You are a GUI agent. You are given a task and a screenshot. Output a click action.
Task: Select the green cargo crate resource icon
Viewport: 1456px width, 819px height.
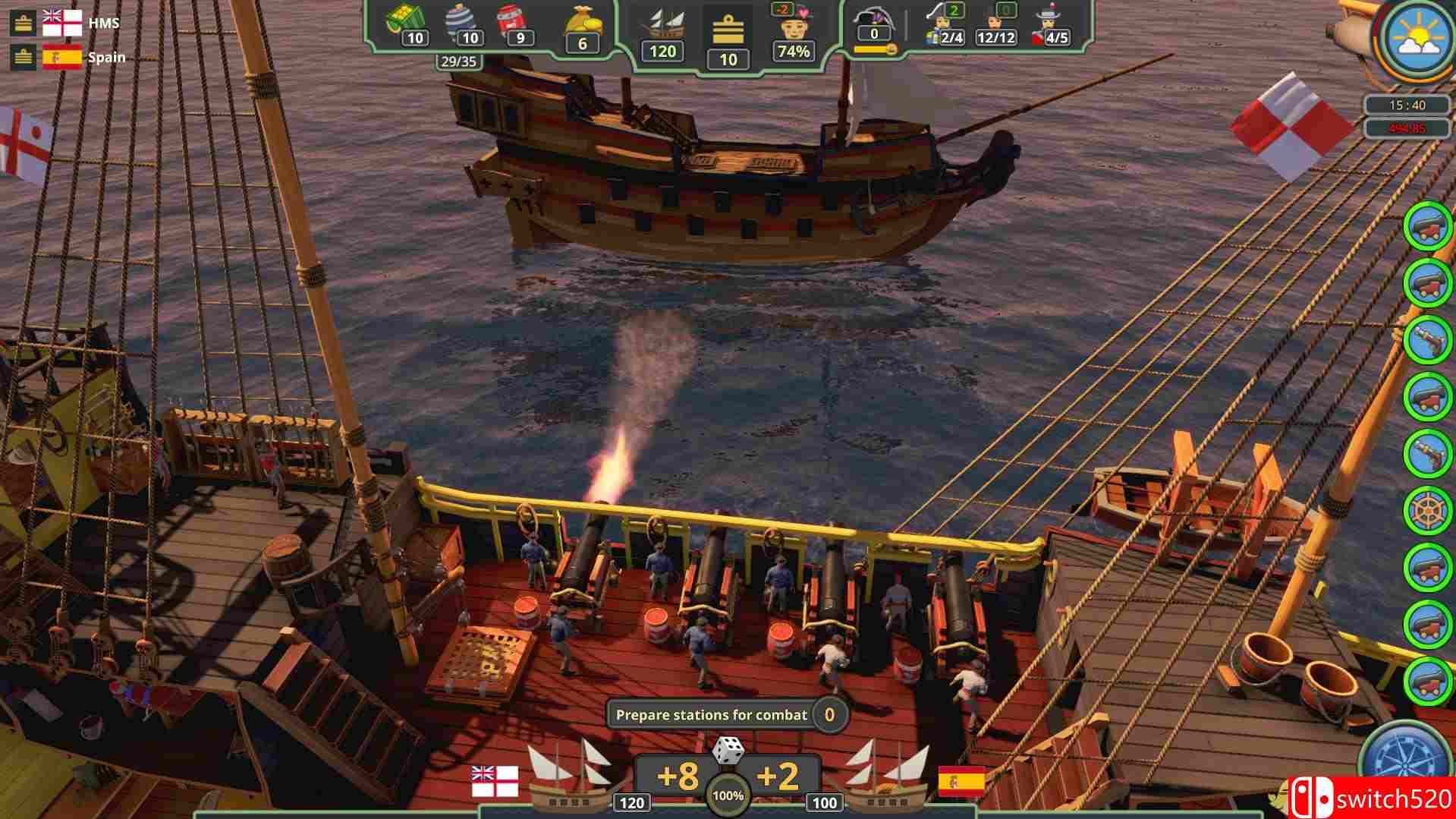[x=404, y=21]
